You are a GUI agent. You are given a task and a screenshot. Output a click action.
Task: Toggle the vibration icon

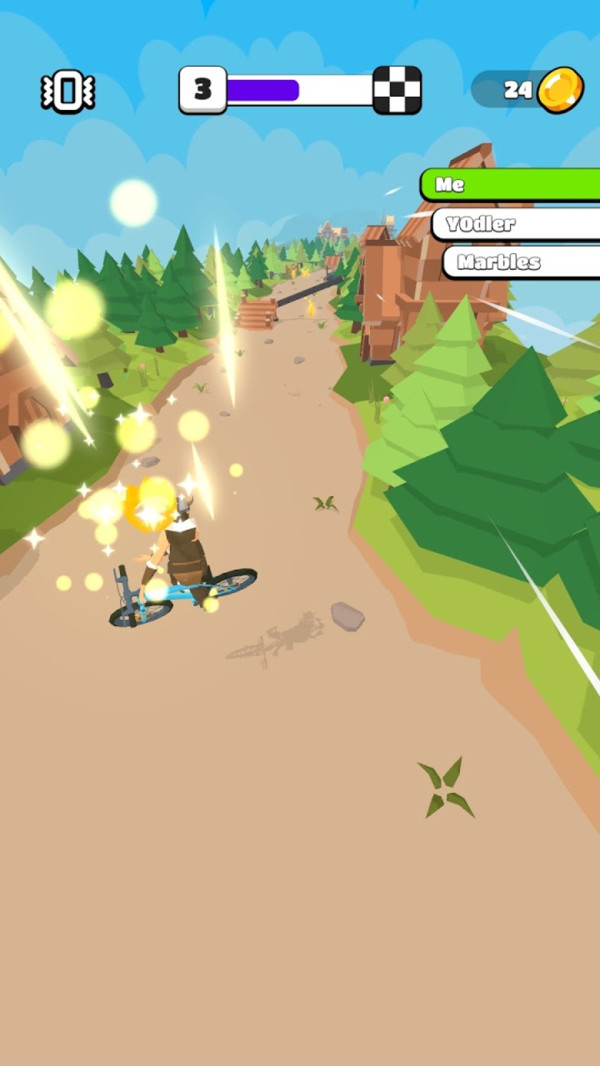click(x=68, y=91)
